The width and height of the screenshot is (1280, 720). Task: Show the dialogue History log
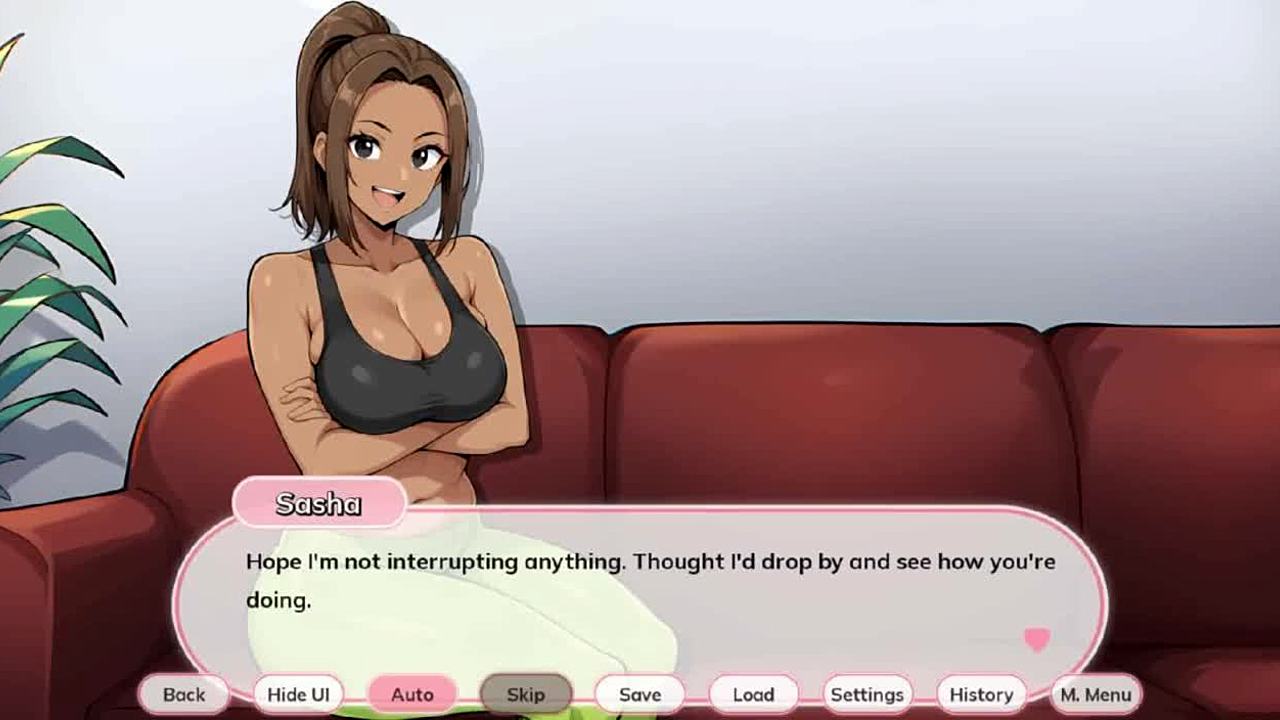coord(981,694)
